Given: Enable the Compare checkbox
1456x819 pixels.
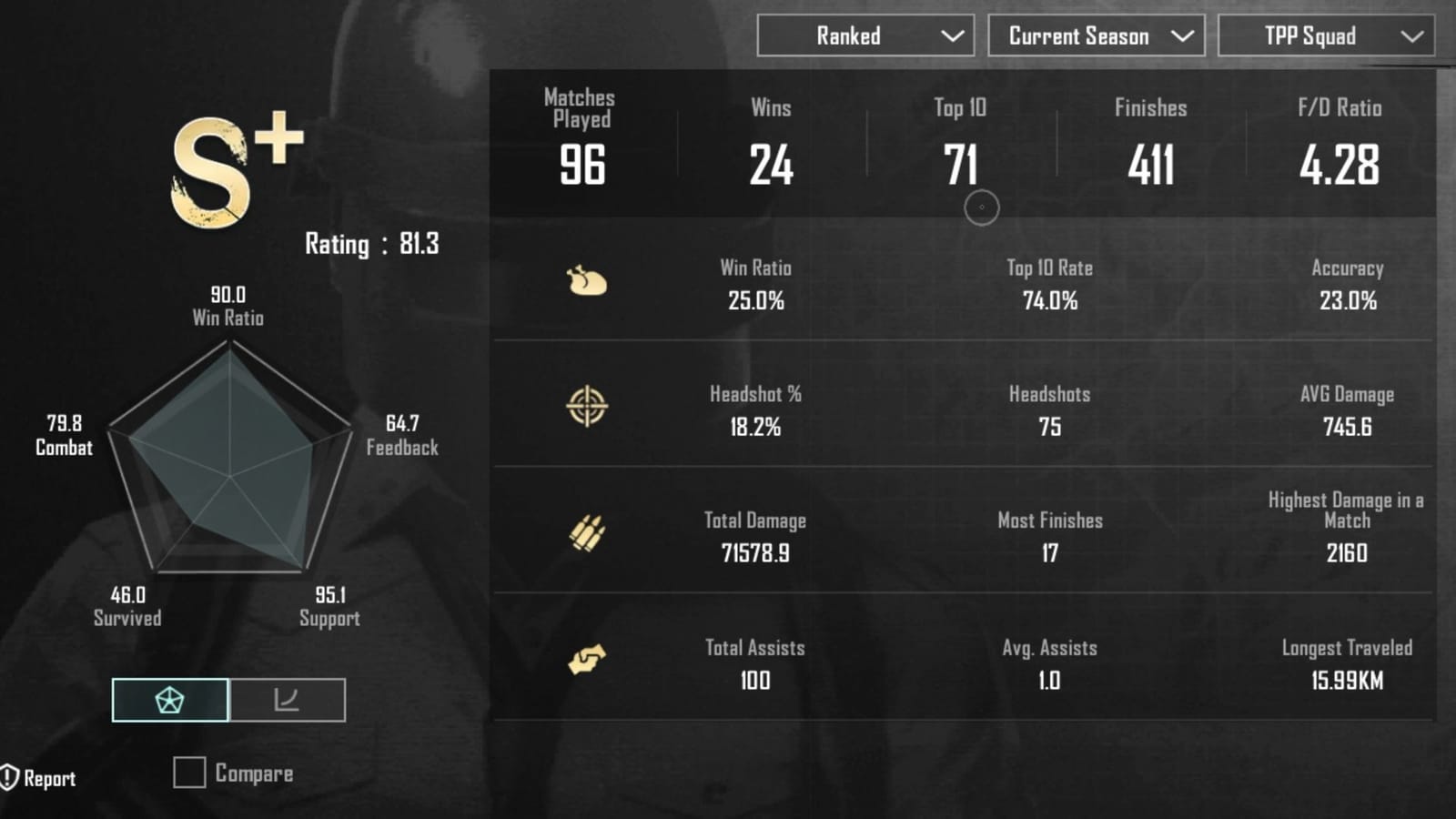Looking at the screenshot, I should point(188,773).
